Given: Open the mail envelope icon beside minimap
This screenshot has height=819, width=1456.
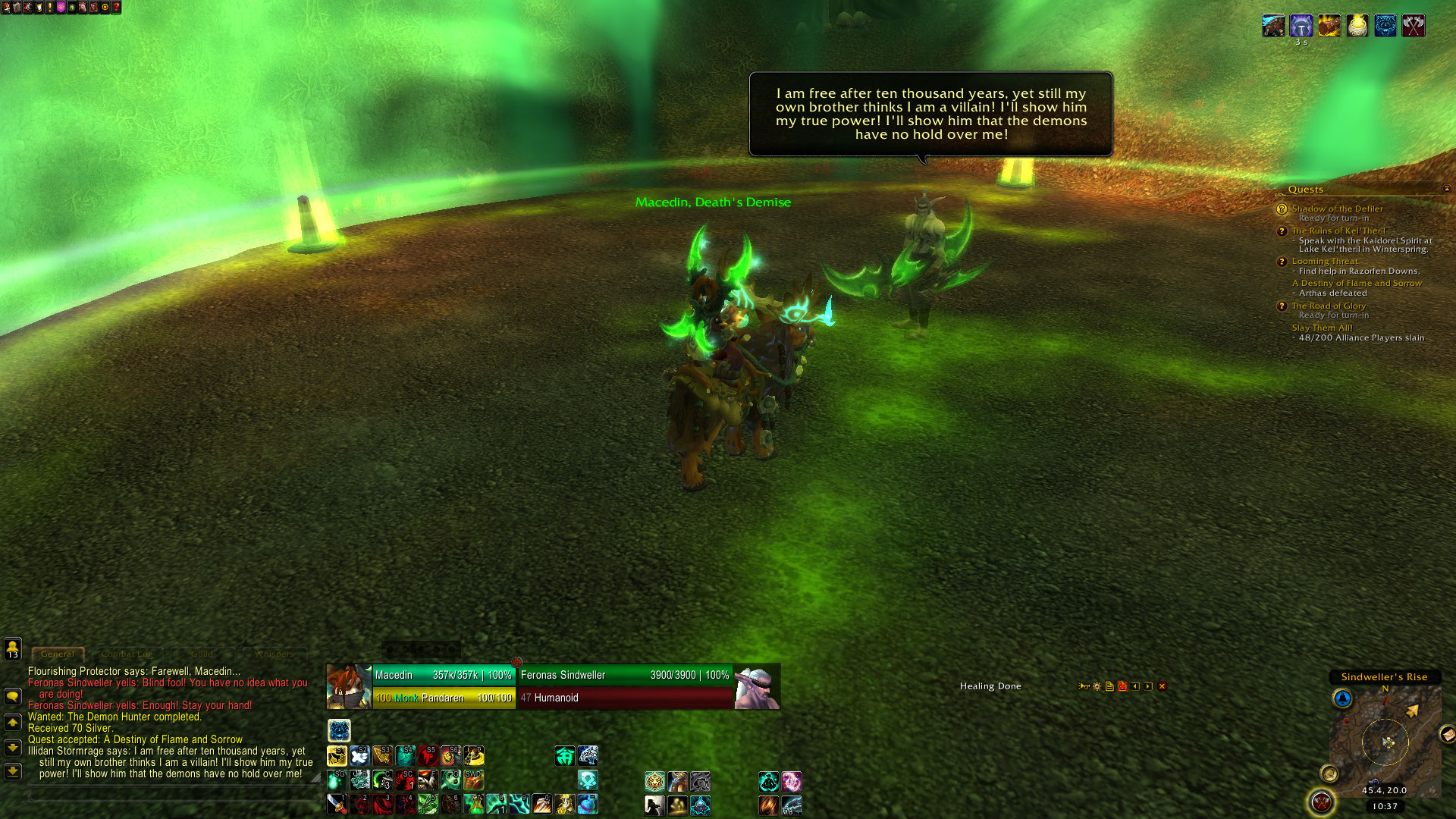Looking at the screenshot, I should 1447,733.
